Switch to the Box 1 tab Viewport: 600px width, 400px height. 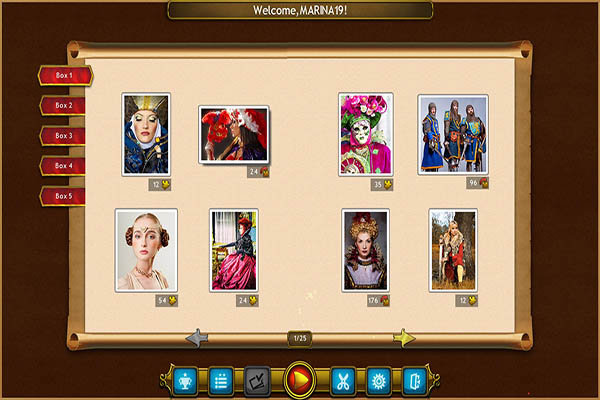pyautogui.click(x=64, y=75)
